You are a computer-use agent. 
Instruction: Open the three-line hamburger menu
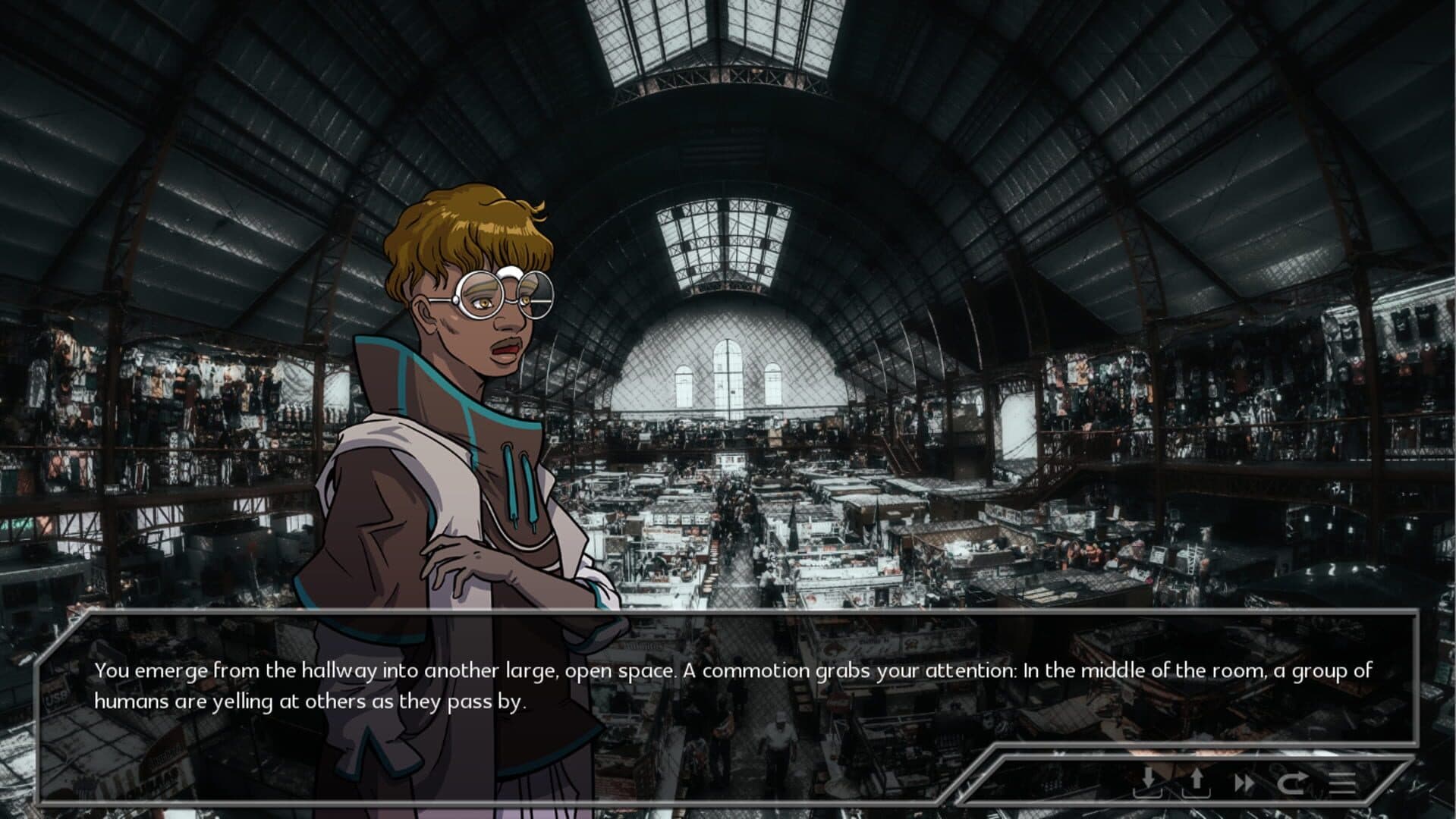pyautogui.click(x=1341, y=782)
